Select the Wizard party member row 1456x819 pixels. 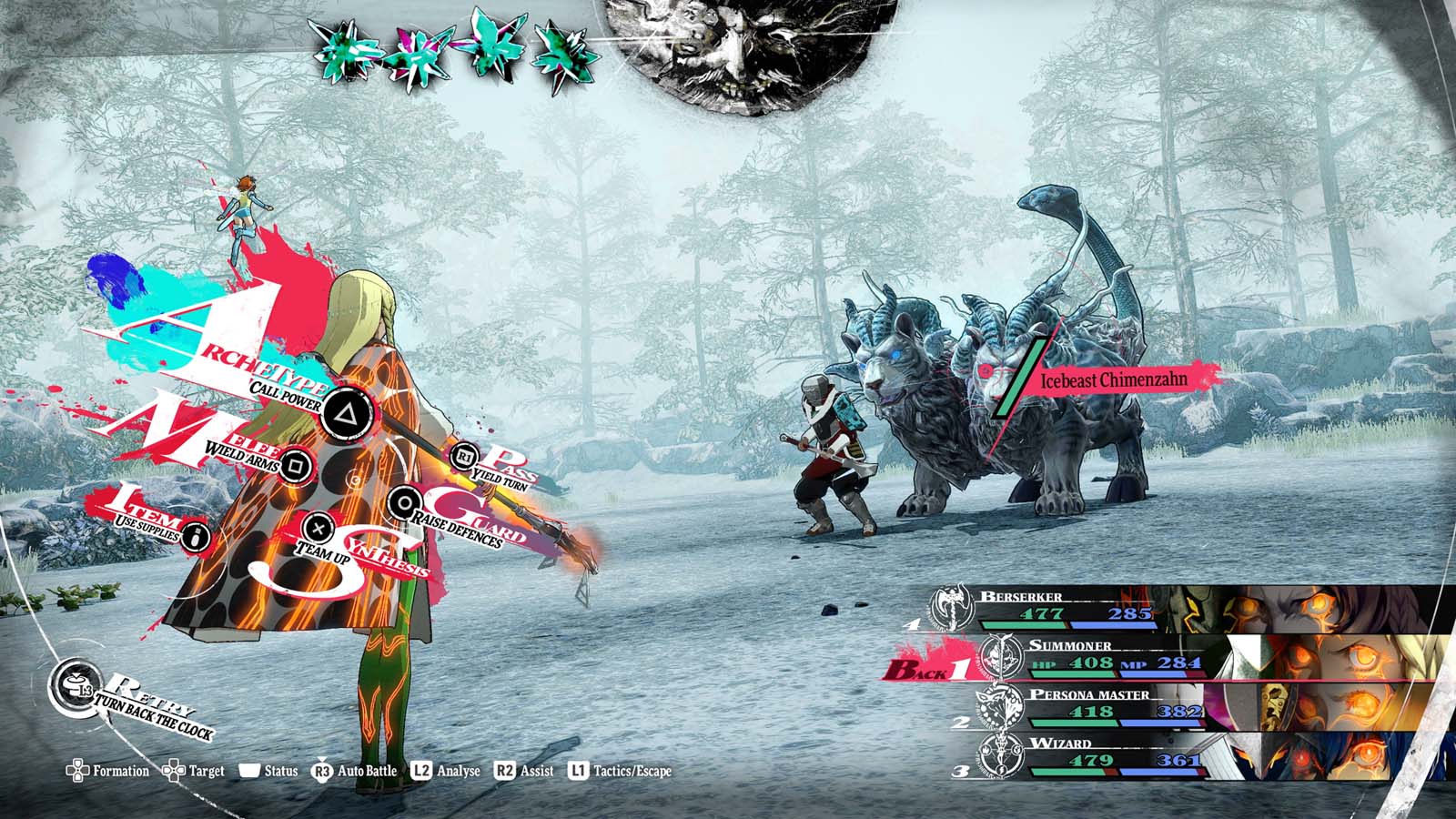coord(1183,757)
